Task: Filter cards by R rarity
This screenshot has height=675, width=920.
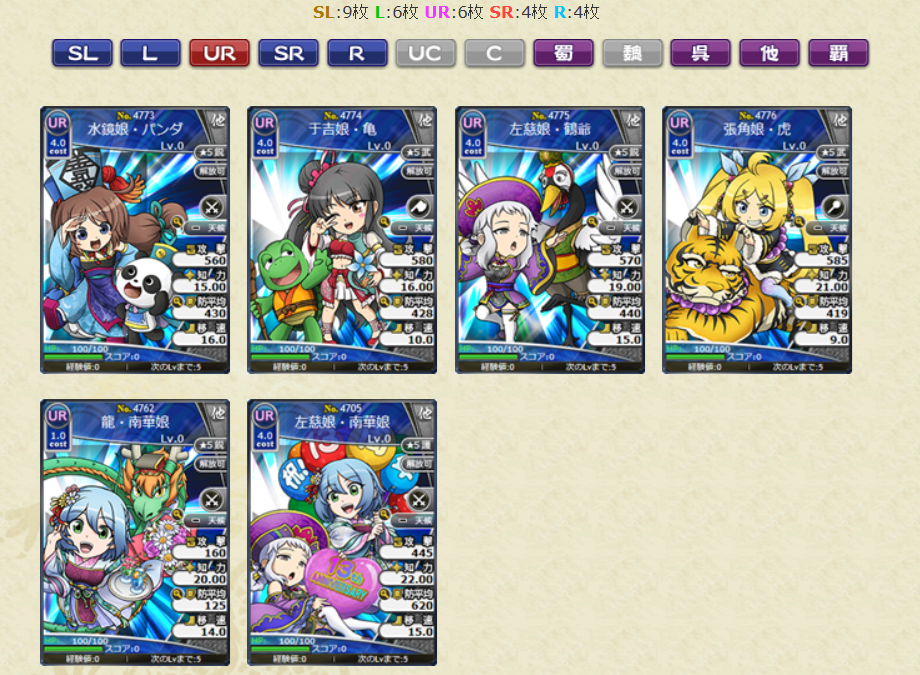Action: click(357, 54)
